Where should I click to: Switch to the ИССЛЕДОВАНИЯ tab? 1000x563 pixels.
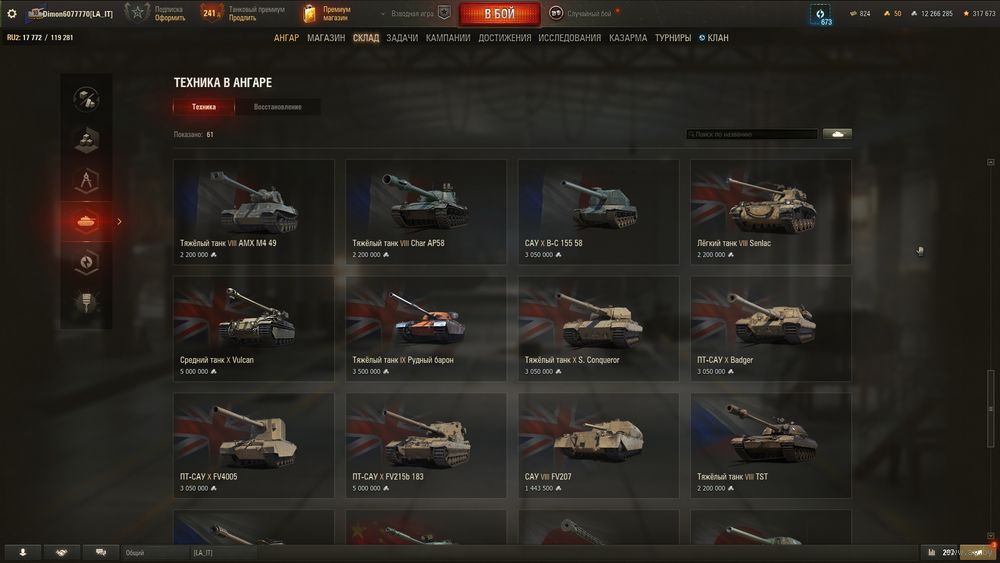point(570,38)
